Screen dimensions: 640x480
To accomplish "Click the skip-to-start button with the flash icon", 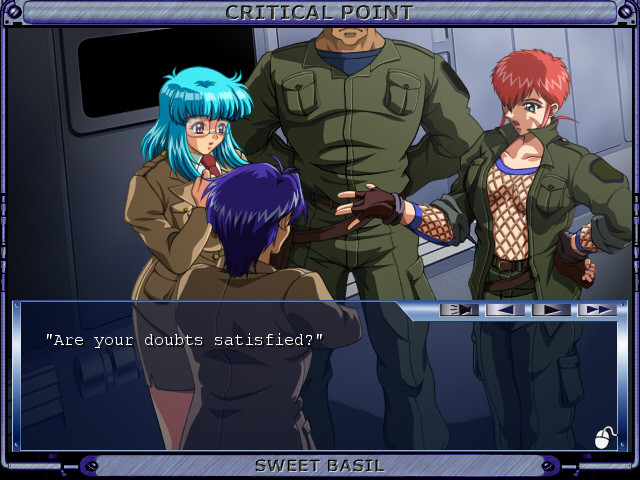I will point(459,310).
